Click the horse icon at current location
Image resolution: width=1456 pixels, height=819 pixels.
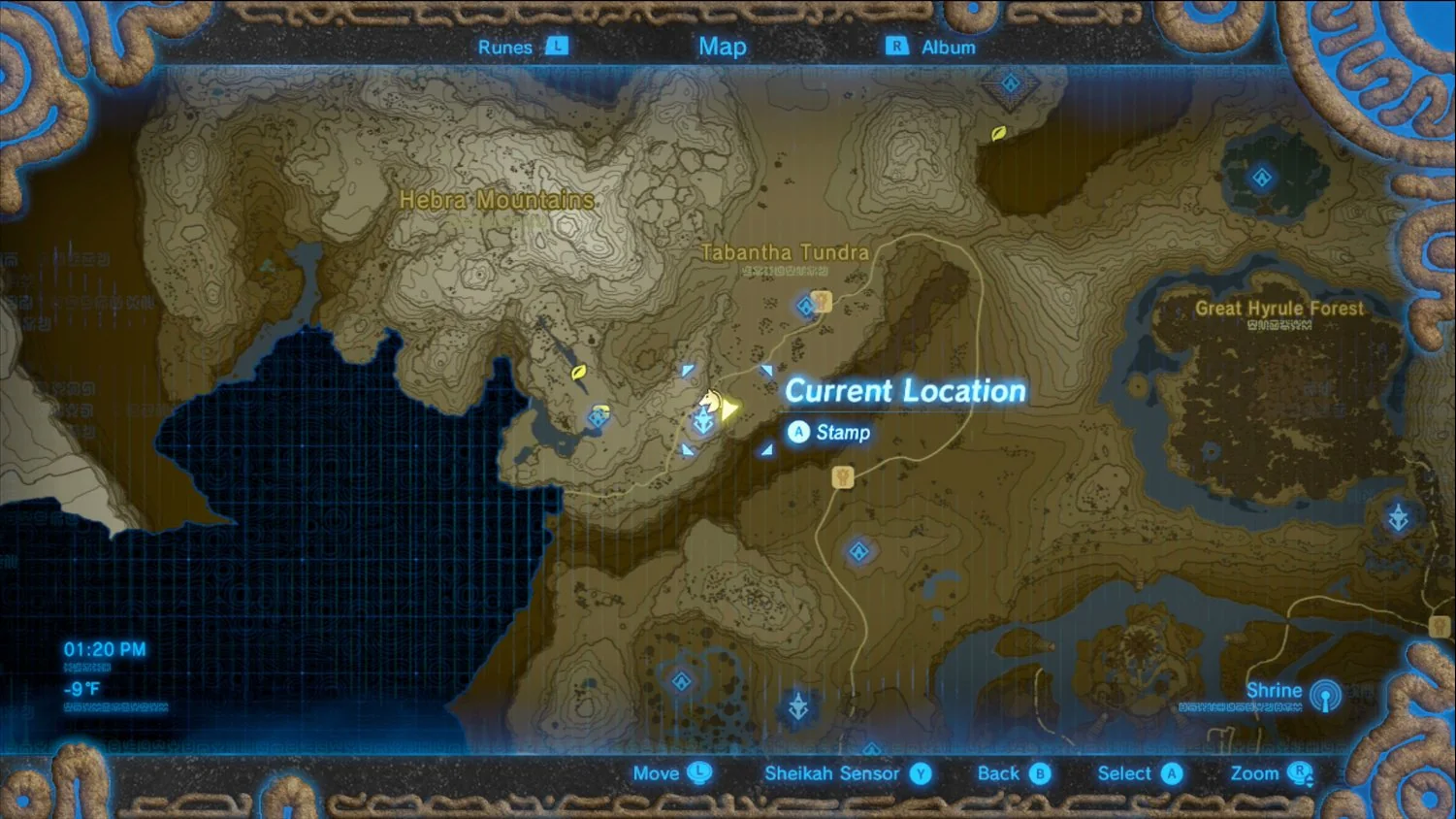click(711, 400)
